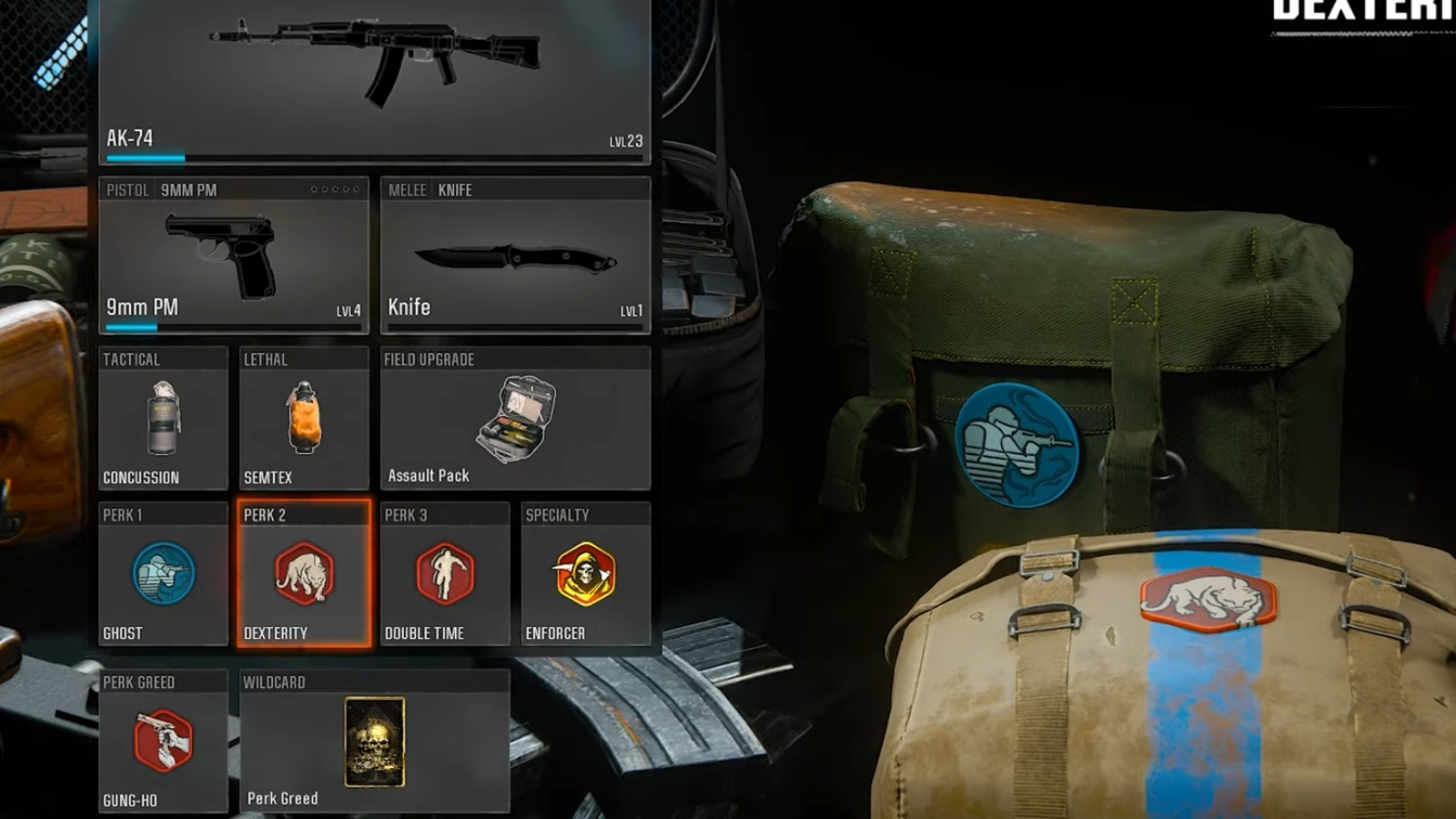Toggle the middle attachment dot on 9mm PM
The image size is (1456, 819).
click(x=335, y=188)
